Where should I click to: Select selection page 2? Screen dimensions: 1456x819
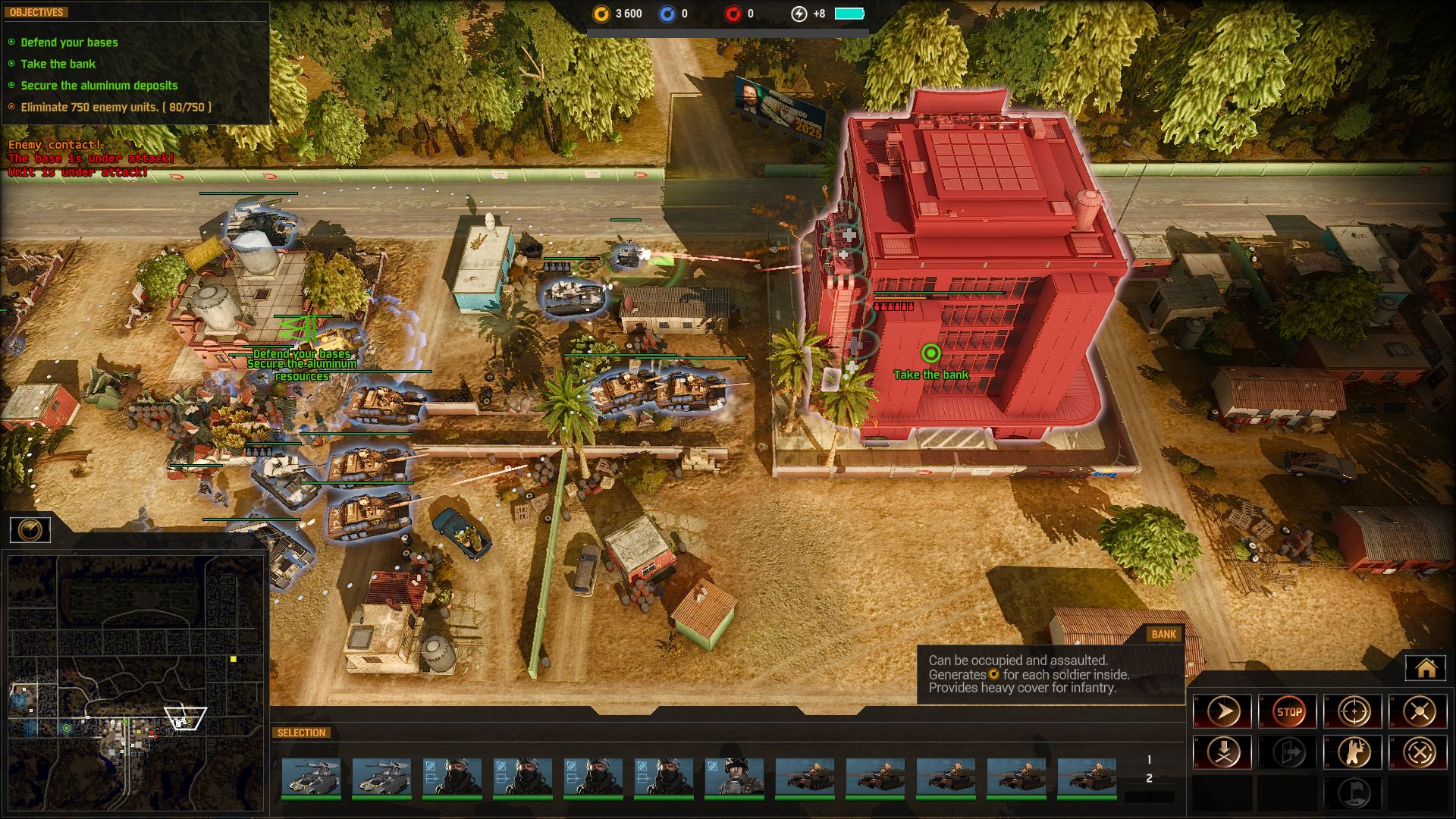point(1149,778)
